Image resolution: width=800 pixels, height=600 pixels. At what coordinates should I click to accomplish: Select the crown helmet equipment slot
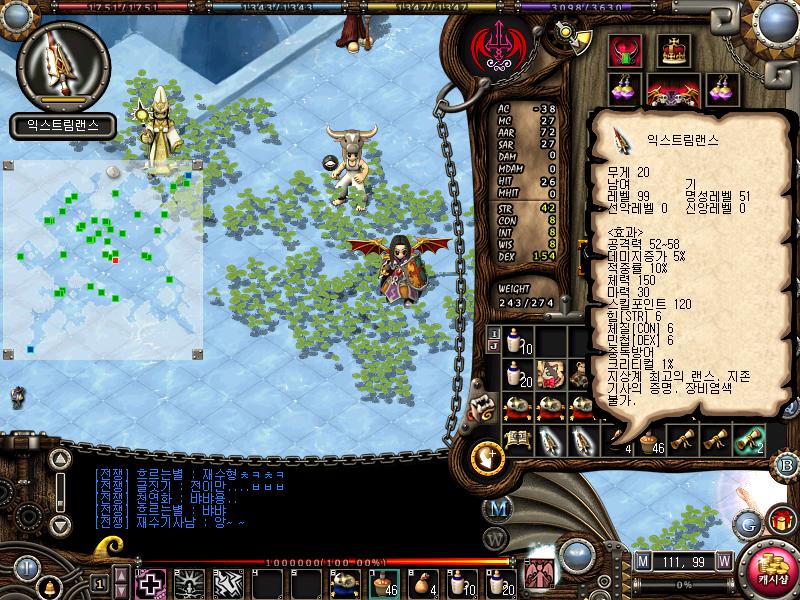(674, 50)
